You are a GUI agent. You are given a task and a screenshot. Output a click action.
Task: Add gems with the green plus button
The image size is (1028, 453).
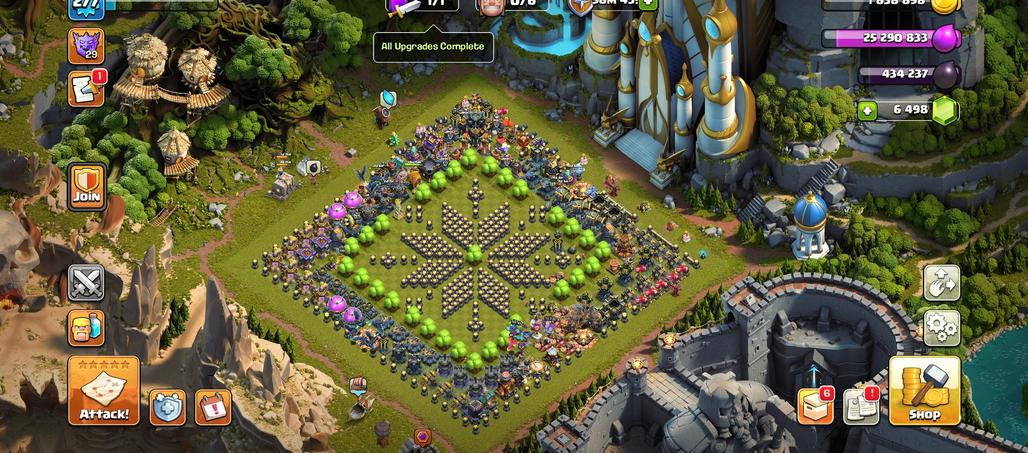(867, 110)
